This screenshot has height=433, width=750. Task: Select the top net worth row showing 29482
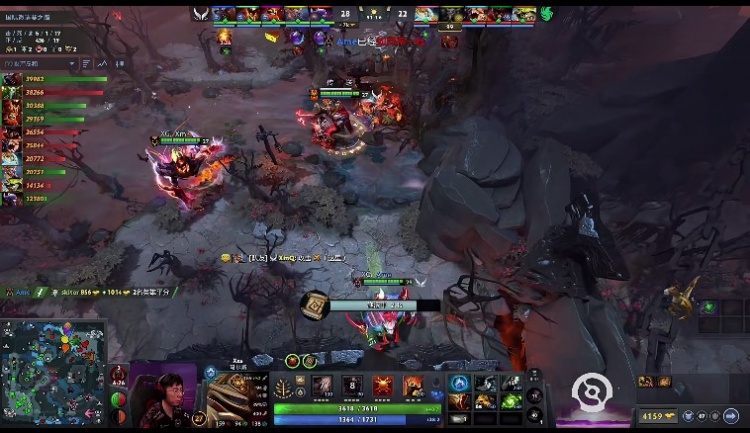55,79
